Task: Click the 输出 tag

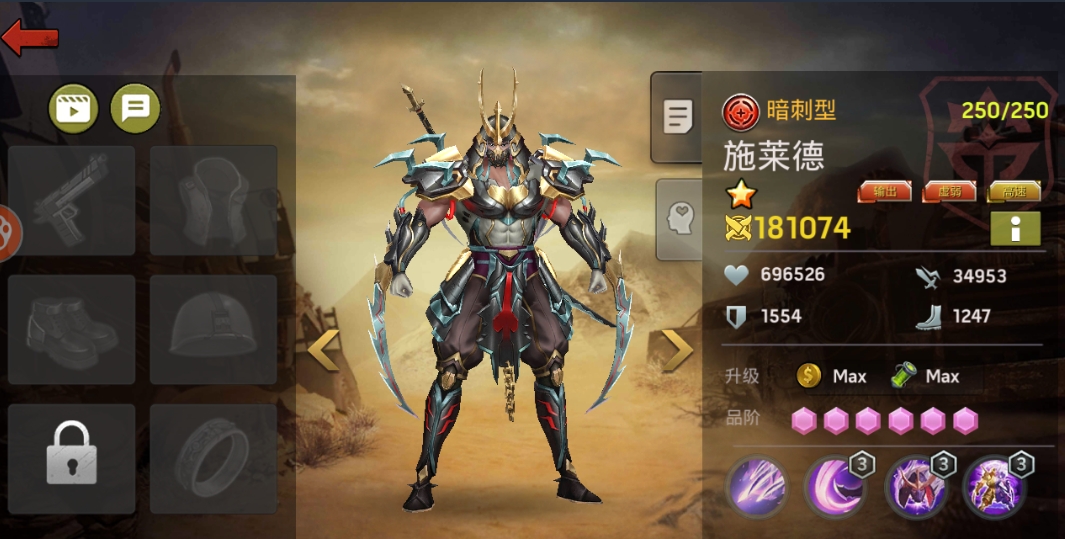Action: (885, 192)
